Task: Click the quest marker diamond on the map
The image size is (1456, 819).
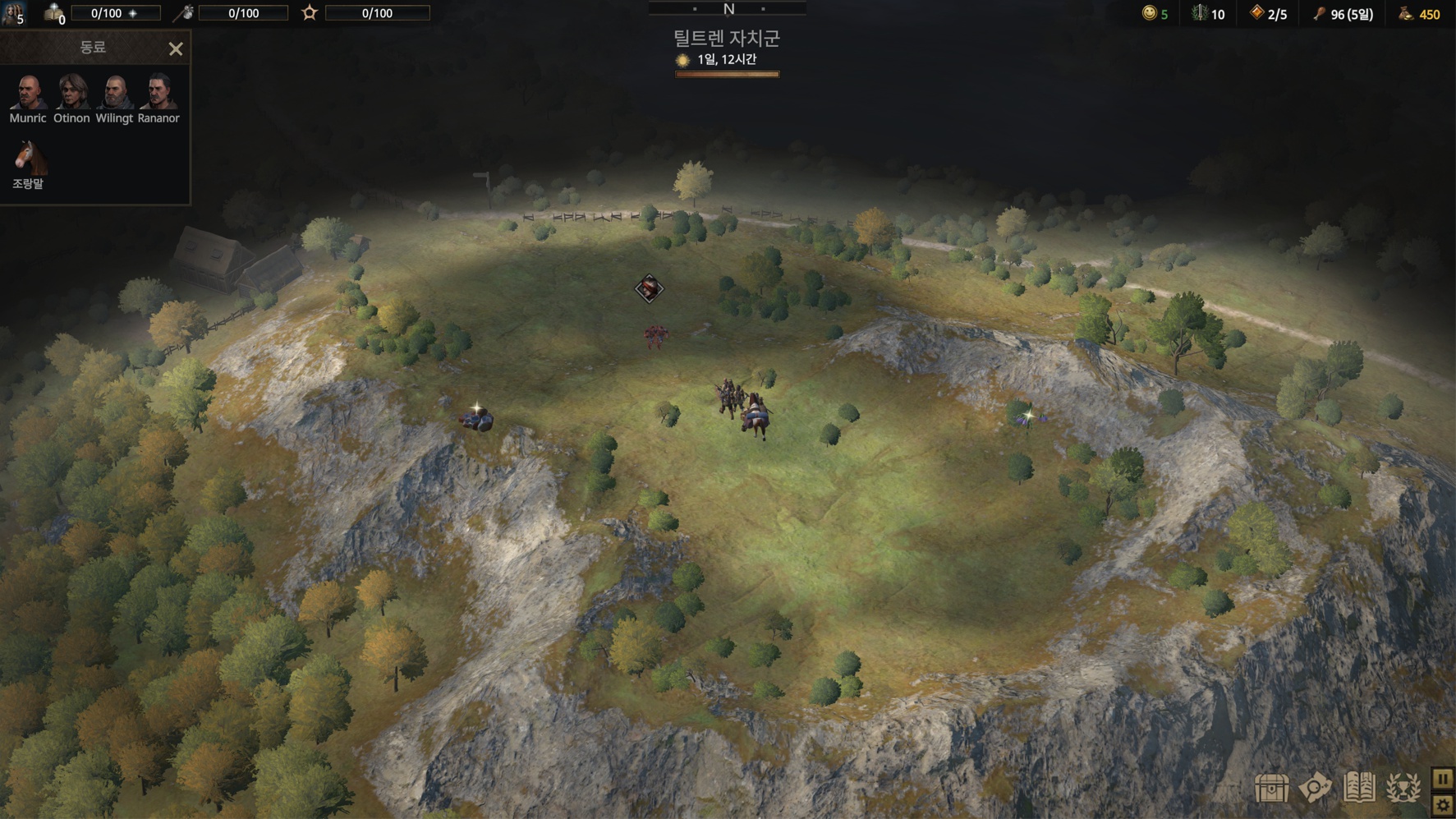Action: [649, 288]
